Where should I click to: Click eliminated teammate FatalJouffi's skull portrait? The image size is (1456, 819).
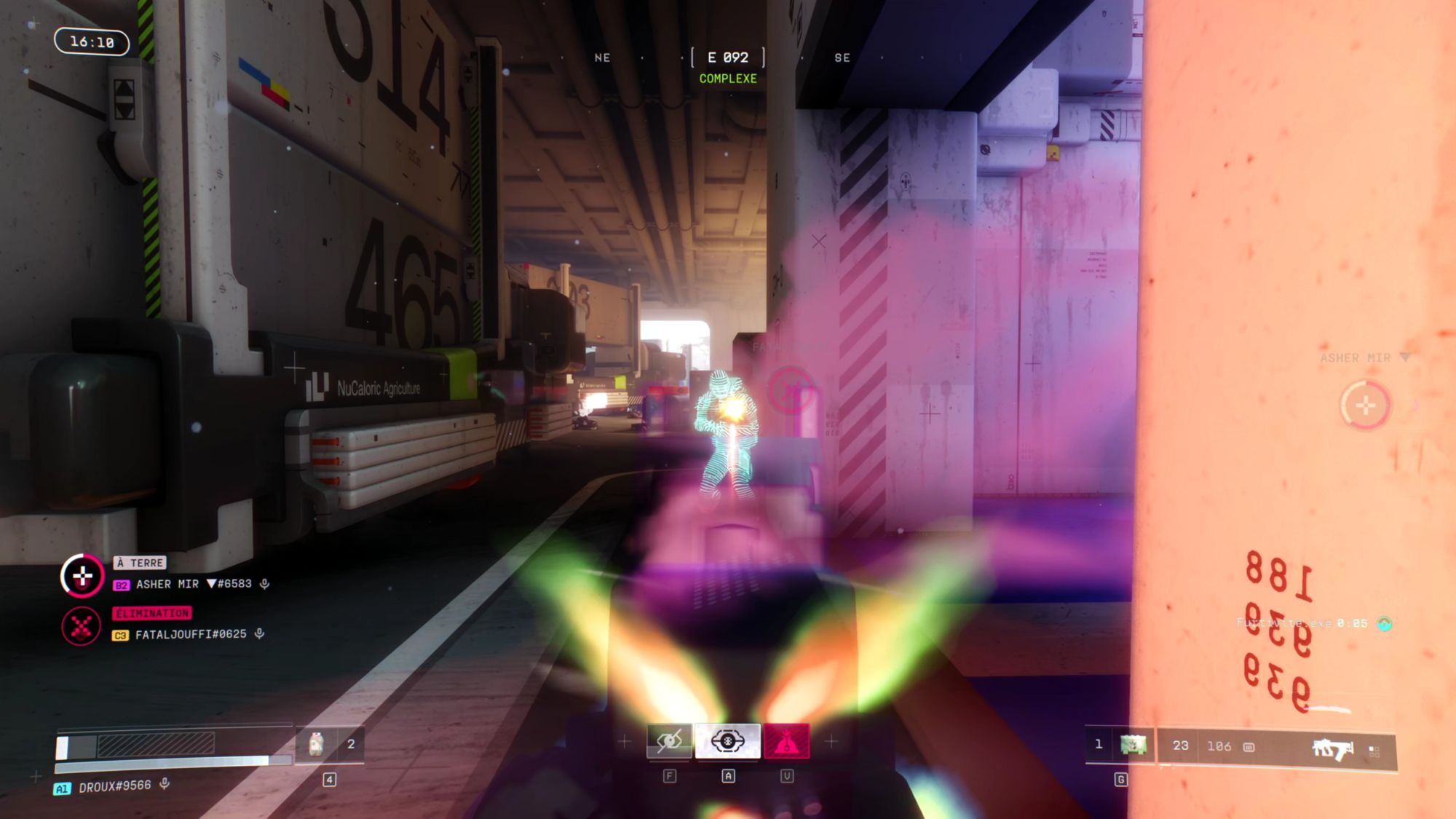click(x=82, y=626)
